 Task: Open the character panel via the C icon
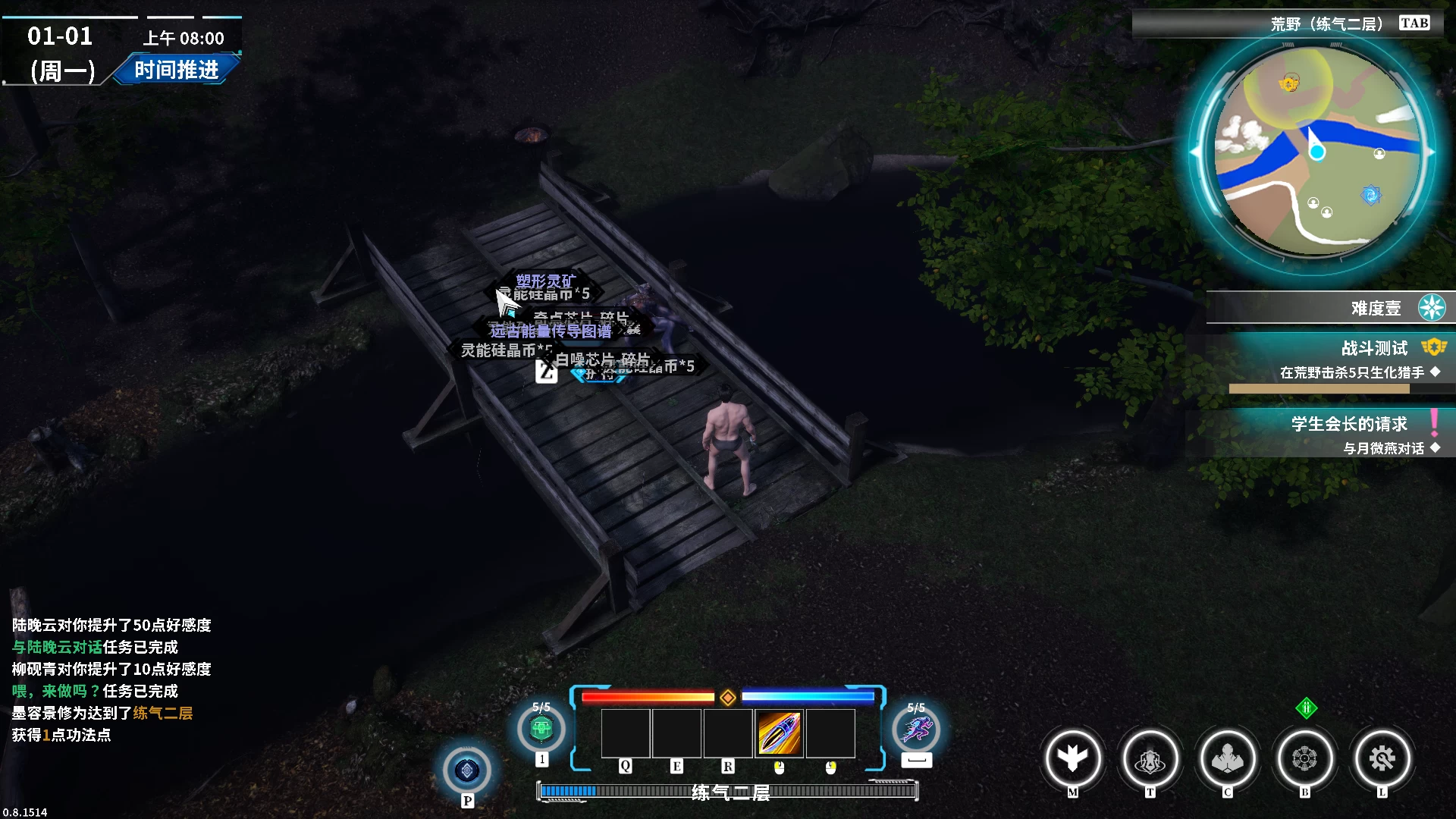pyautogui.click(x=1228, y=758)
